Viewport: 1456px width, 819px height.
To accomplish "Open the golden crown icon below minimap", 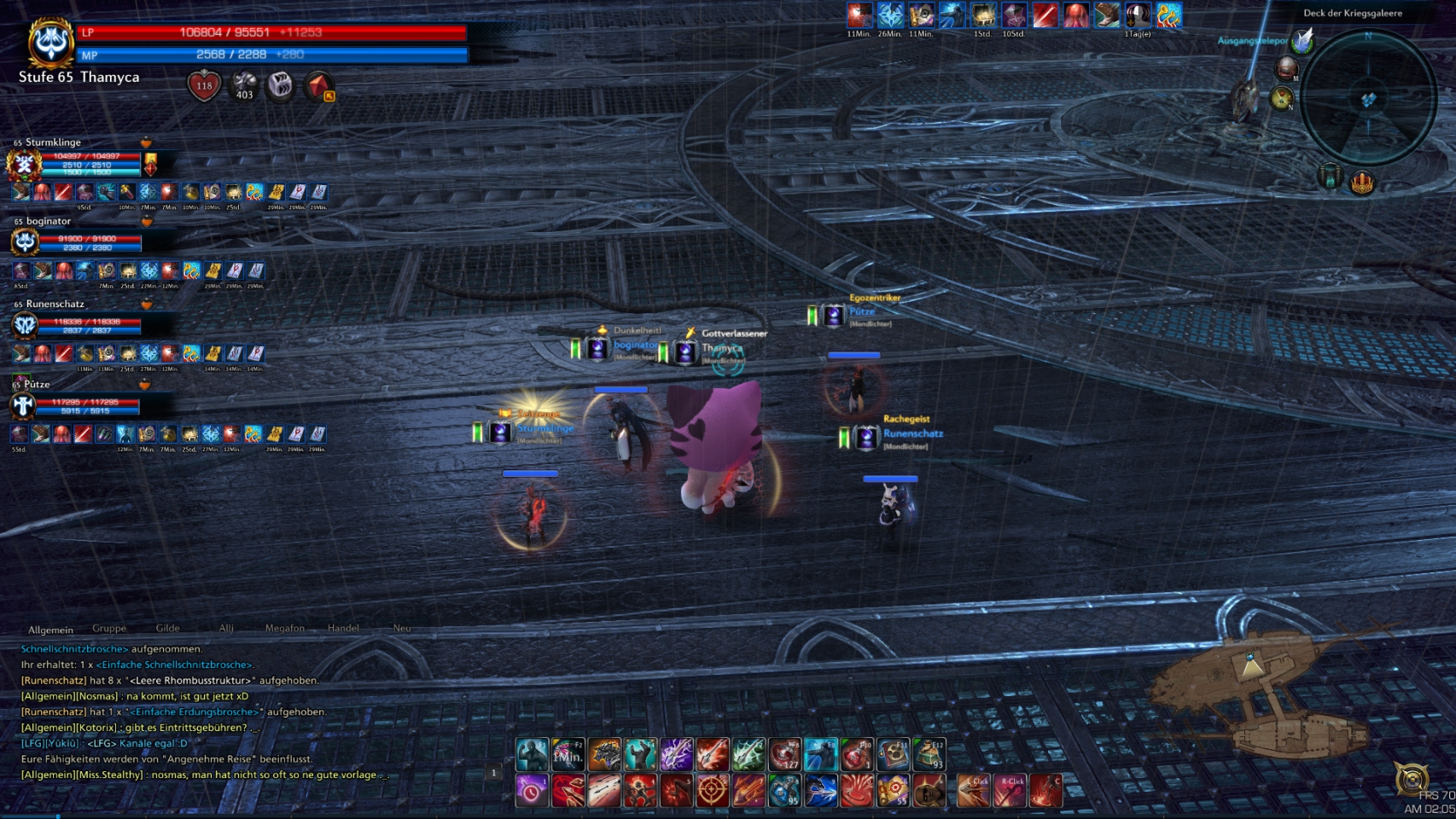I will (1362, 182).
